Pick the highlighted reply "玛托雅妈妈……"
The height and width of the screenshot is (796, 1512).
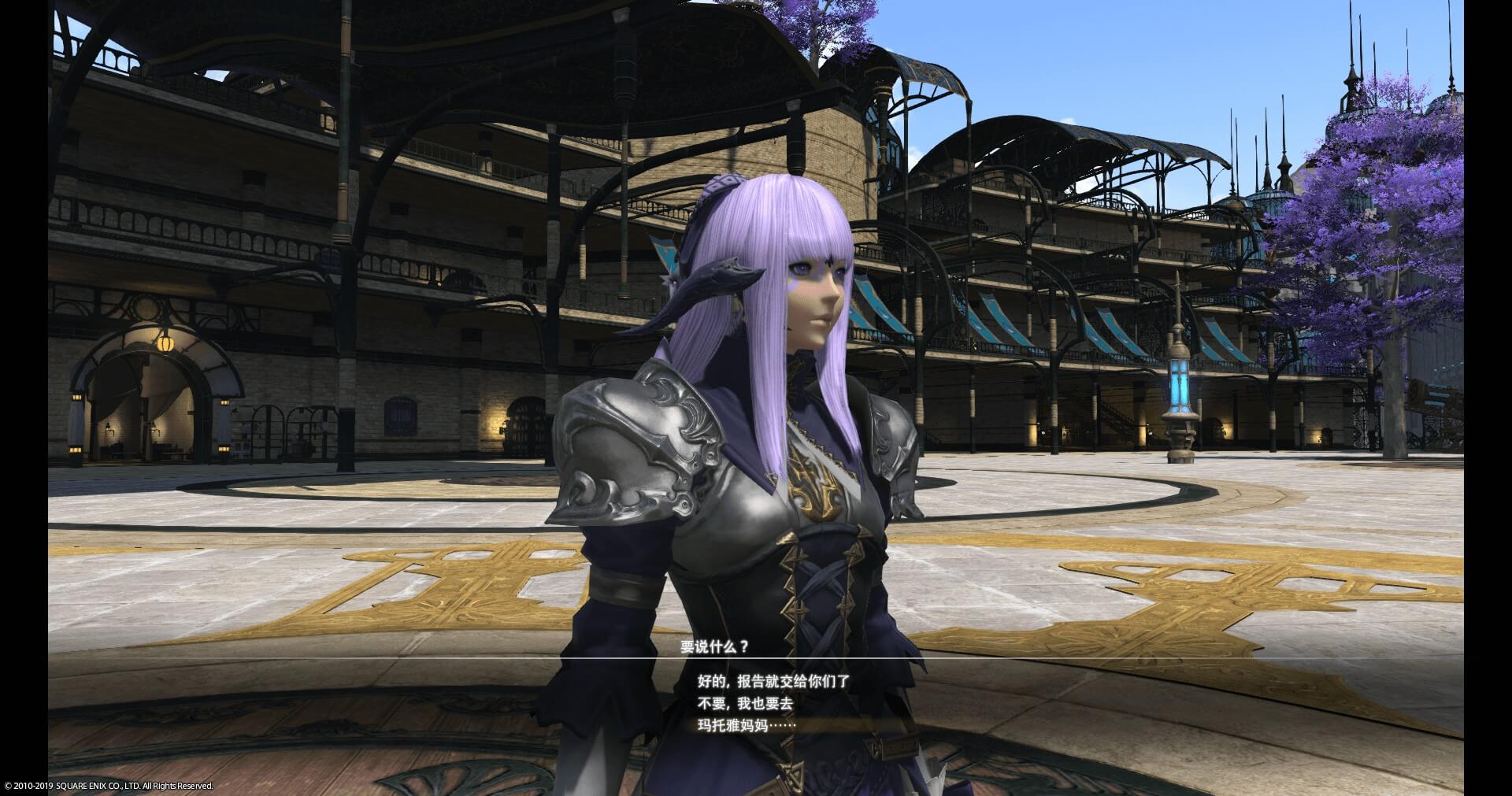click(747, 725)
